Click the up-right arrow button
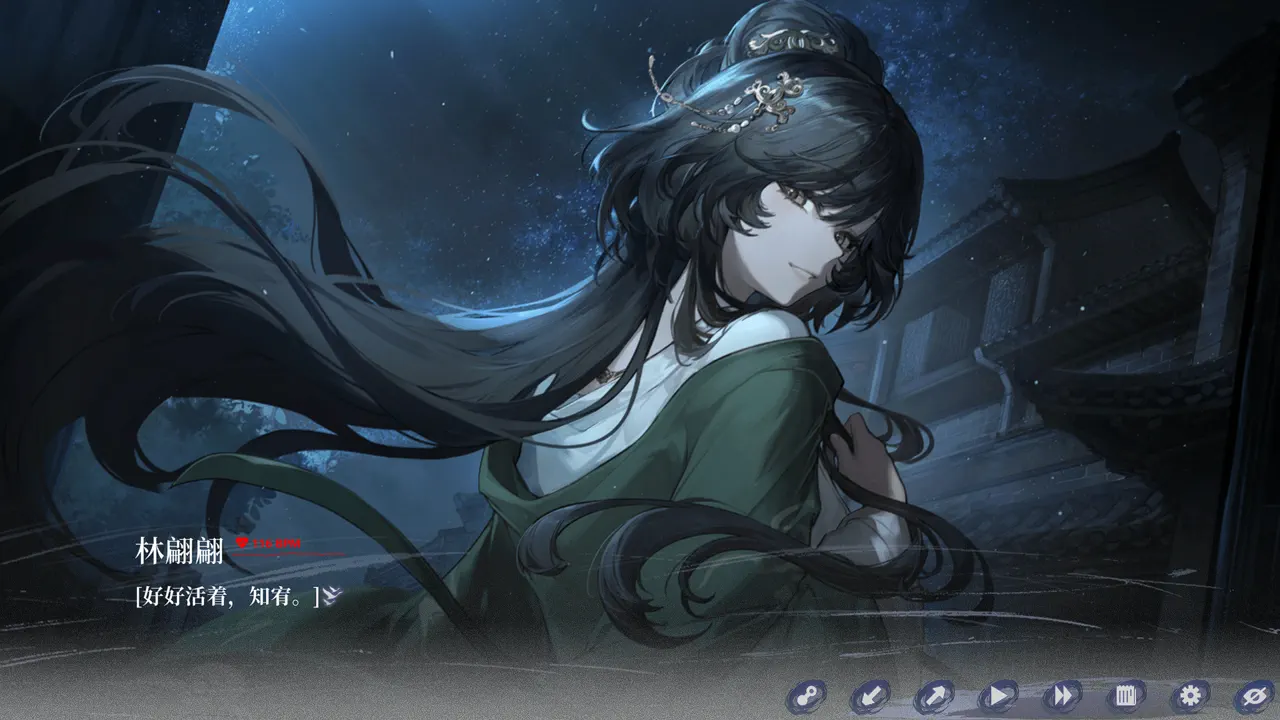This screenshot has width=1280, height=720. coord(934,696)
